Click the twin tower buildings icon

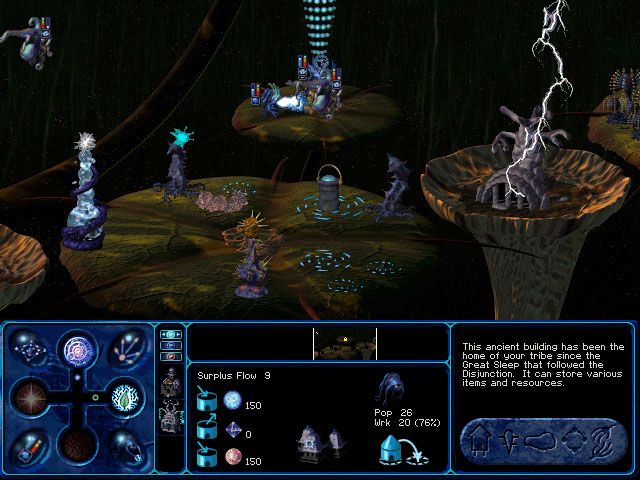(319, 441)
